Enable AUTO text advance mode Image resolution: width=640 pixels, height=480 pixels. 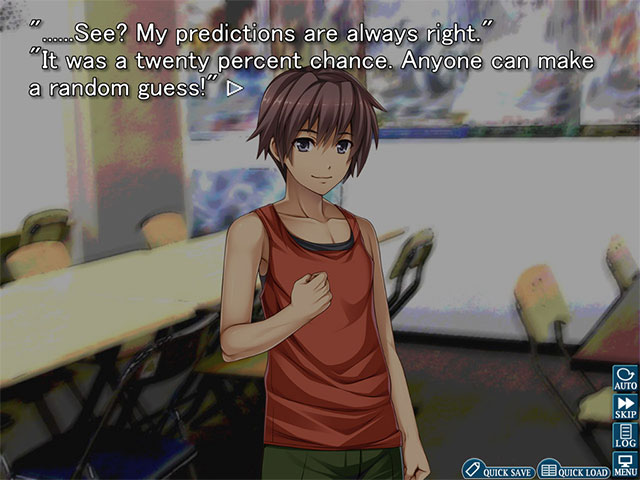point(625,379)
